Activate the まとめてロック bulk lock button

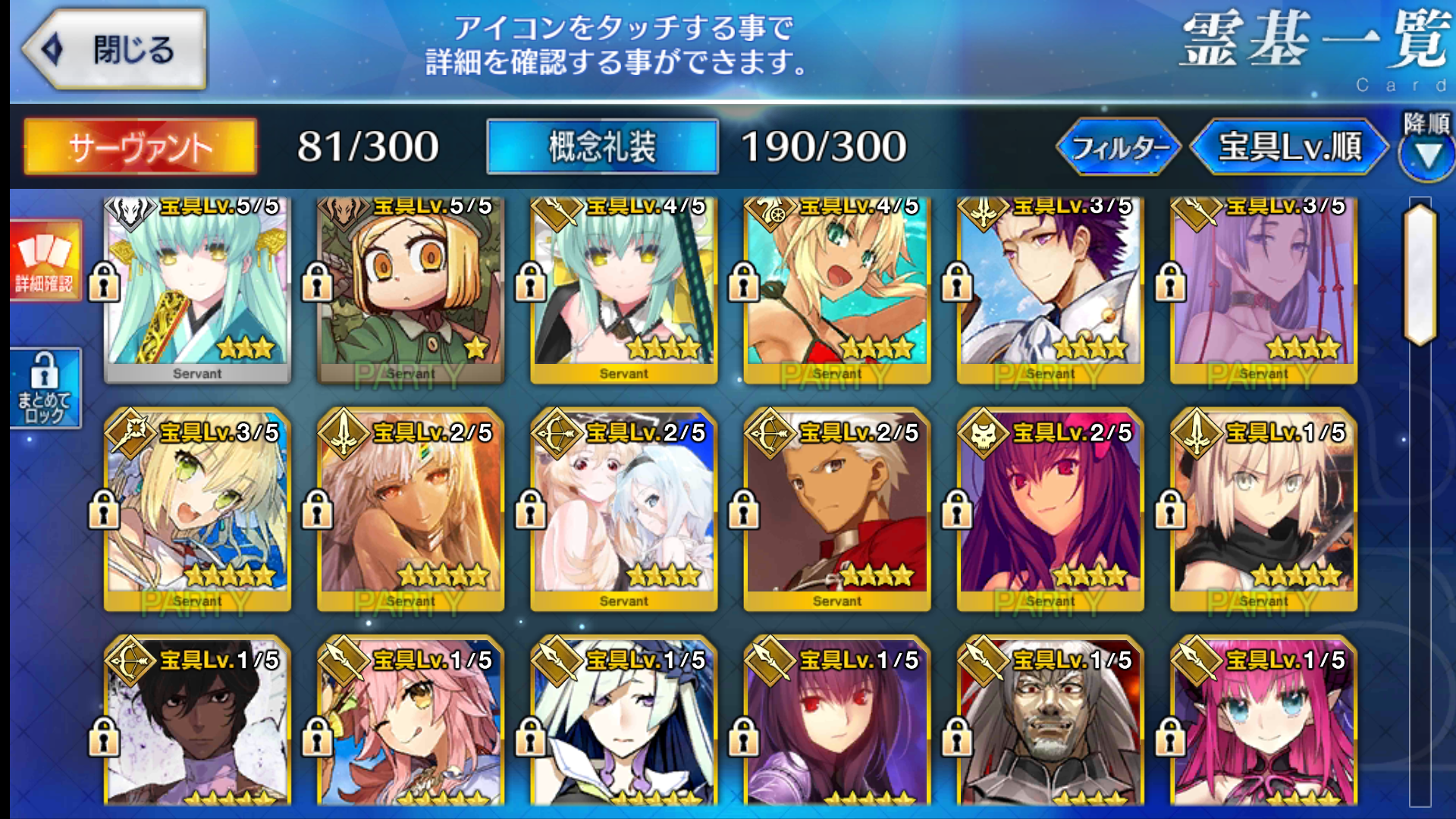45,388
